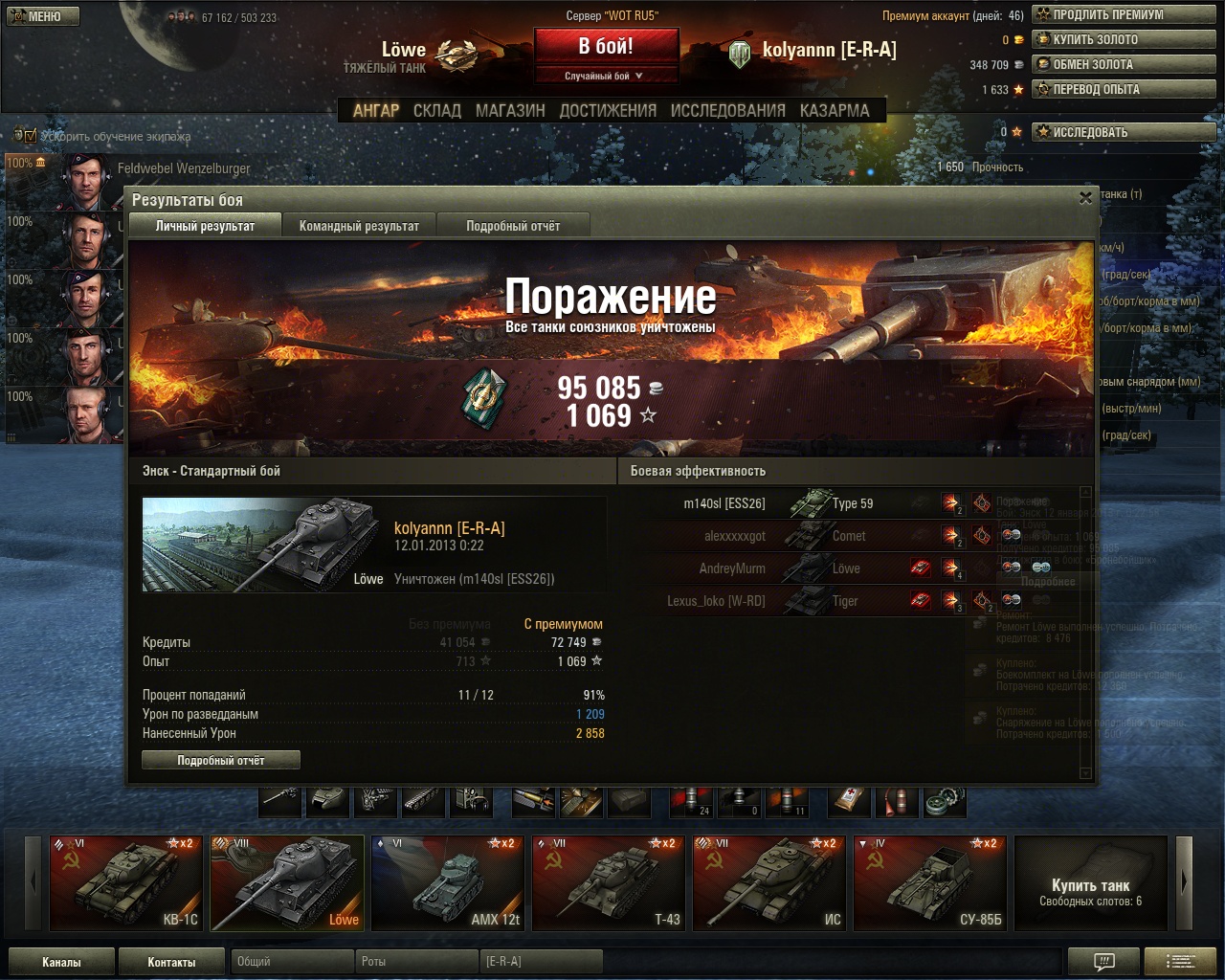Switch to the Склад section
The height and width of the screenshot is (980, 1225).
(x=437, y=111)
